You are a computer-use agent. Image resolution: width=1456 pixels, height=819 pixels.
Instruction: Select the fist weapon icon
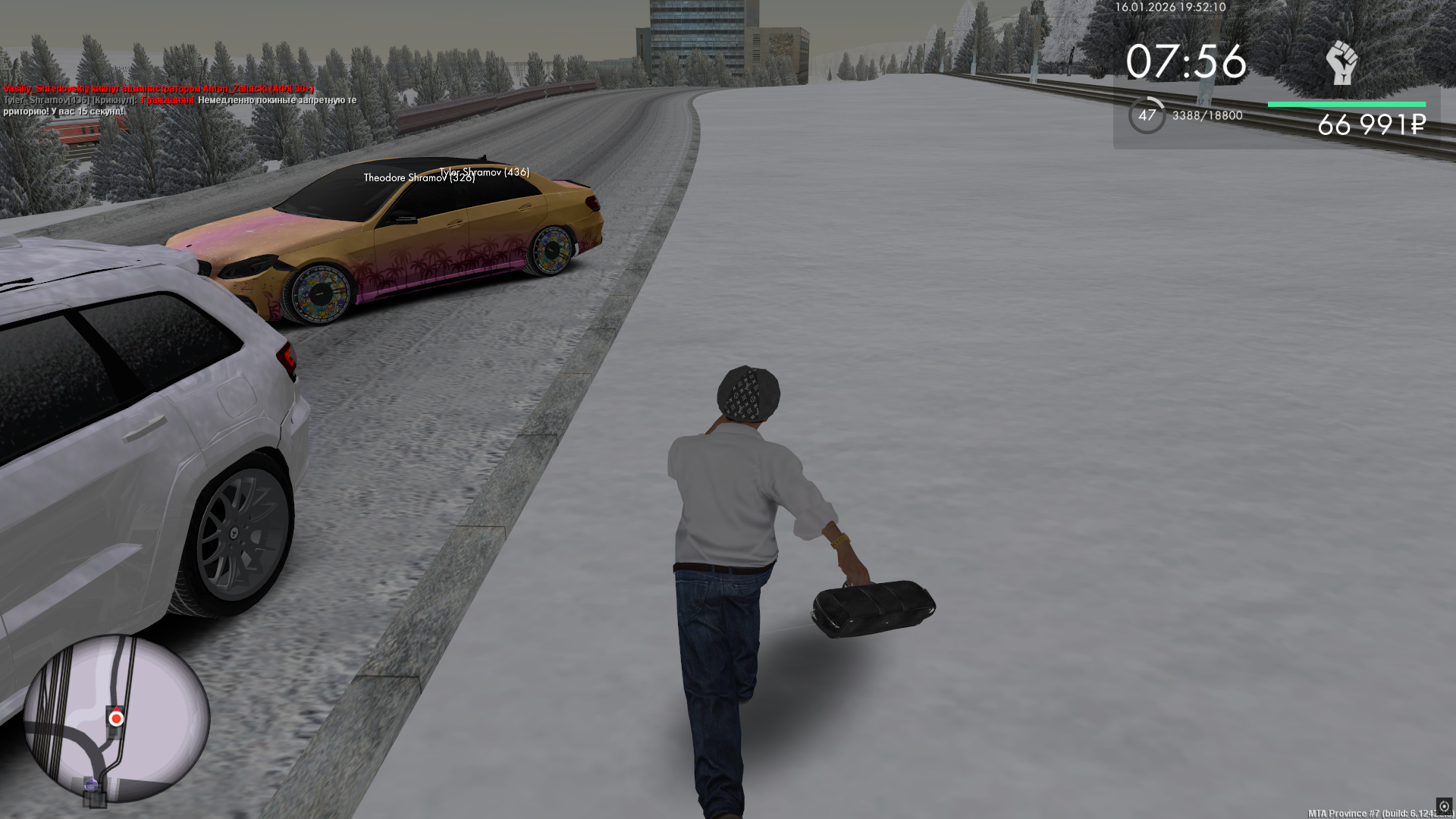[1341, 63]
